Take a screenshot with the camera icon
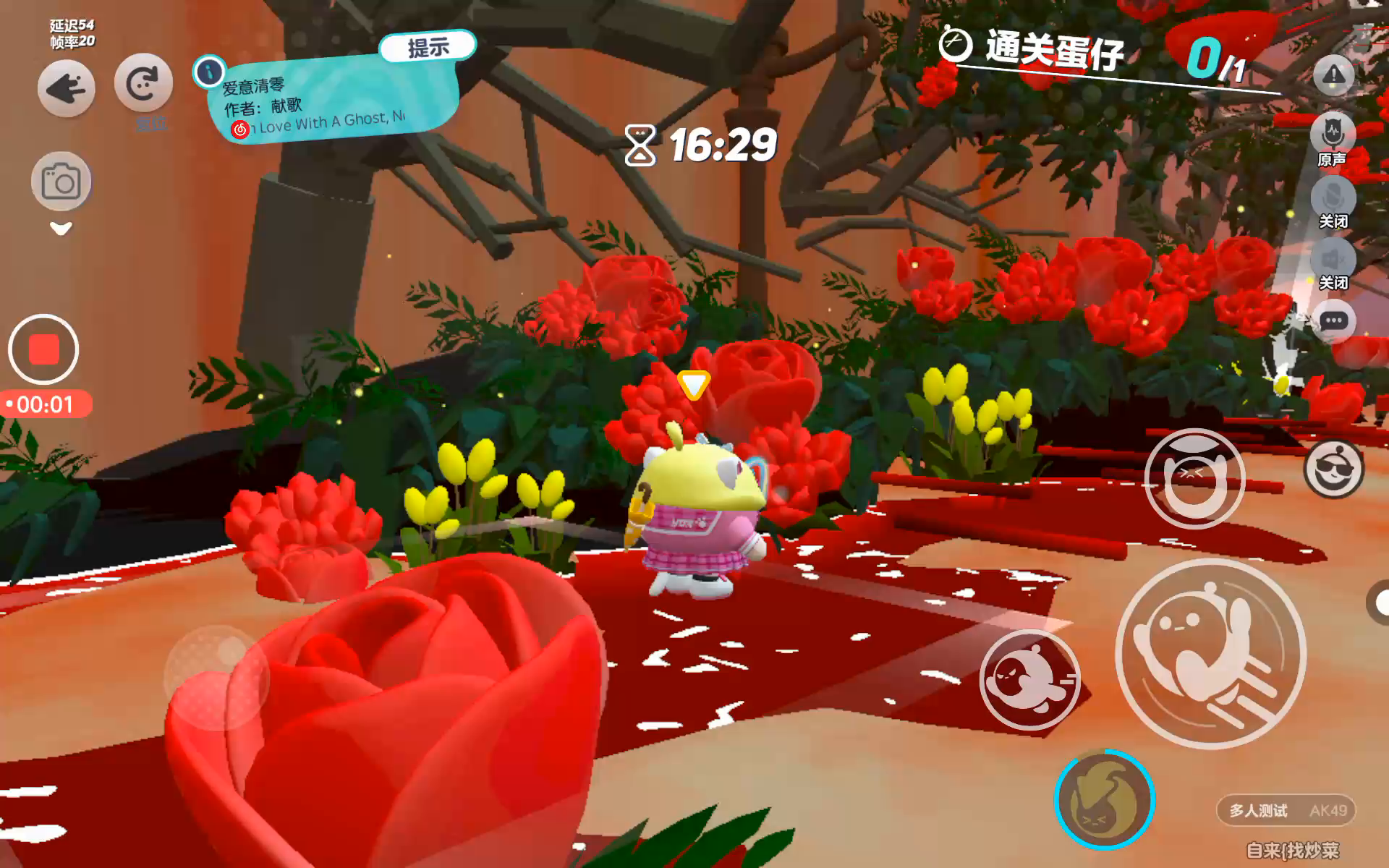 click(61, 182)
